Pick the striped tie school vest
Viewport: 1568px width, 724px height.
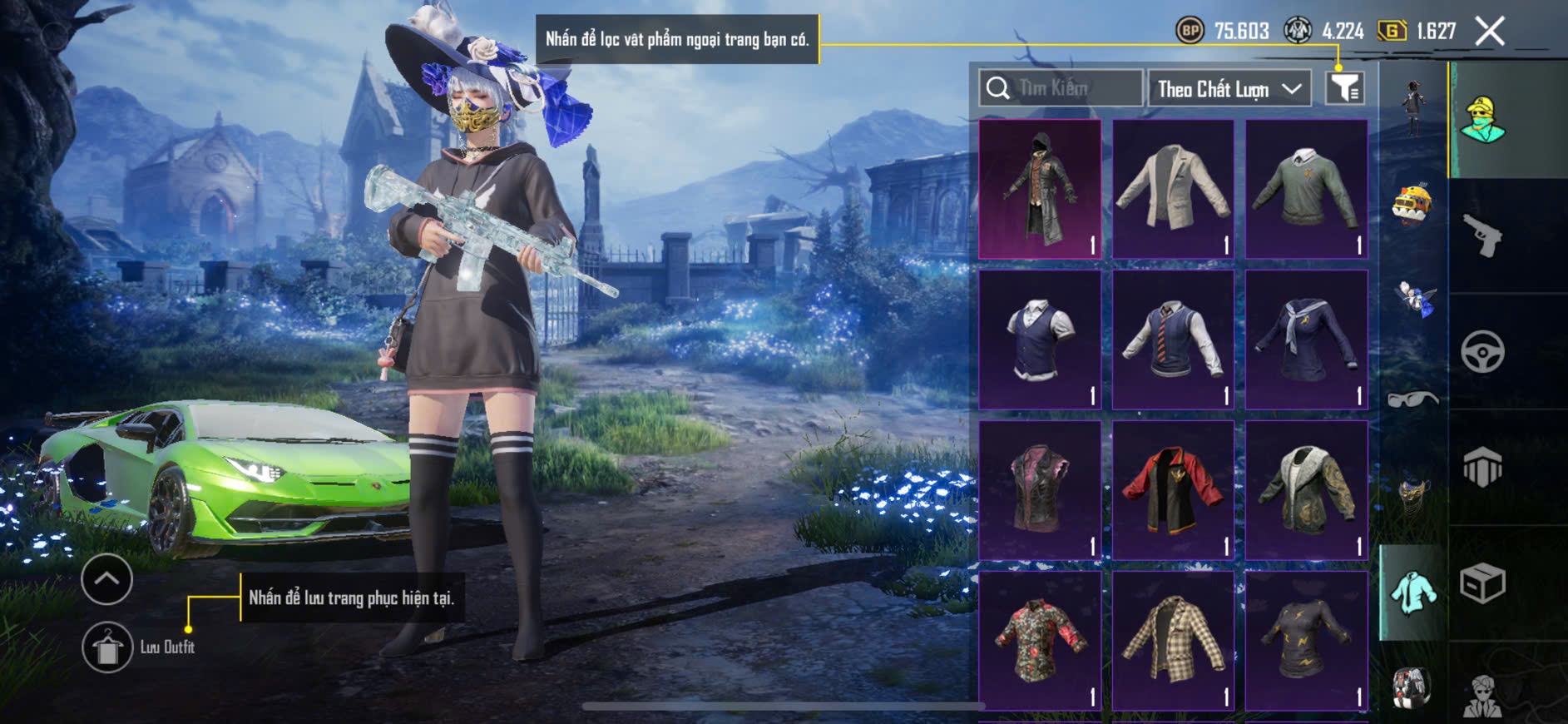point(1173,340)
